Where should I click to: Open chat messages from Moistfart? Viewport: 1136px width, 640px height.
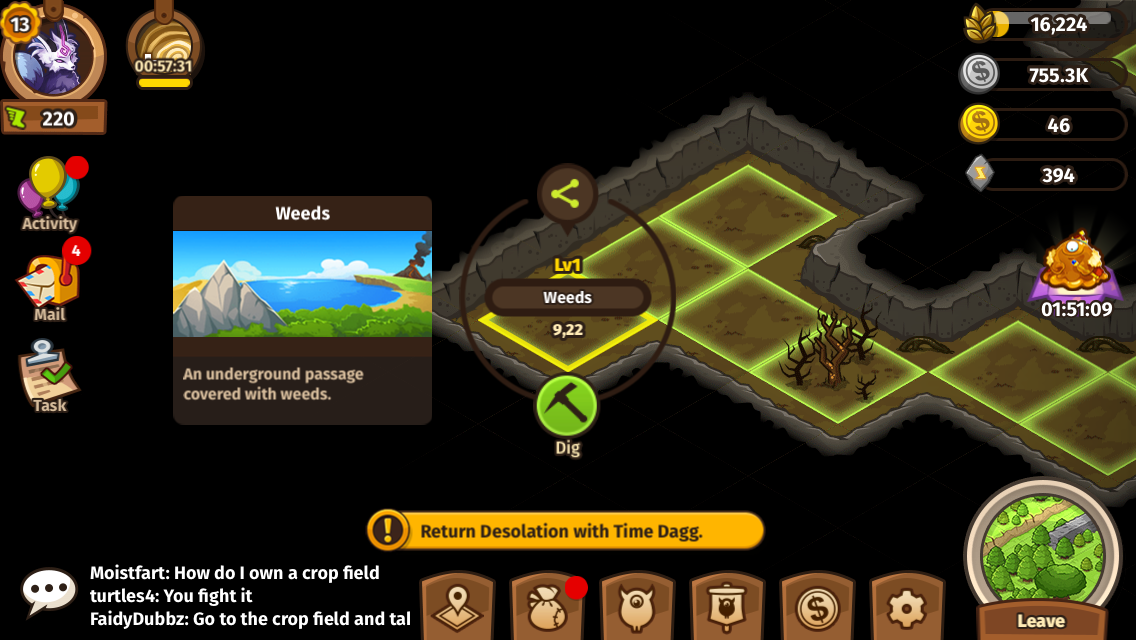pyautogui.click(x=235, y=573)
